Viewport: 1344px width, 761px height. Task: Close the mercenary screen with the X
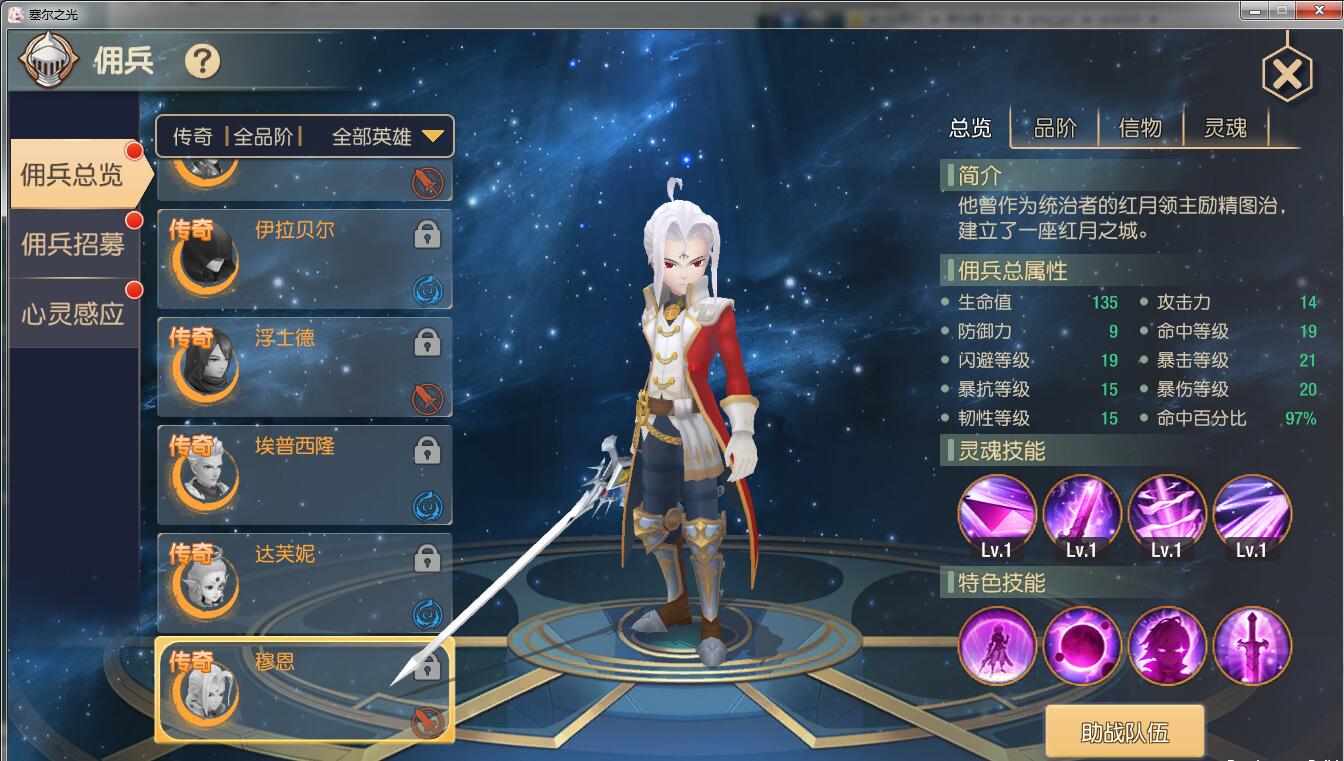point(1287,74)
